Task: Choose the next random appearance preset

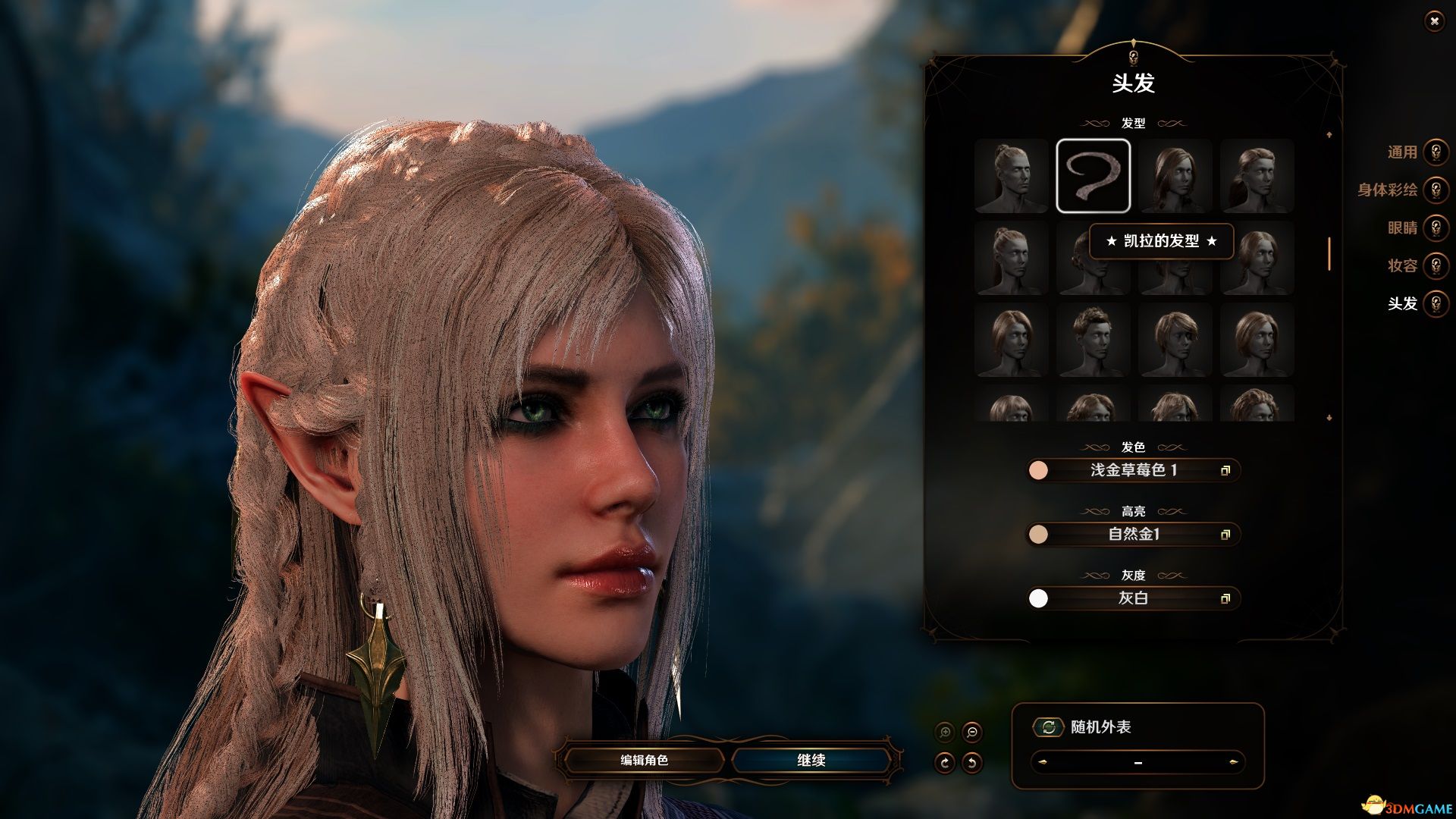Action: (1234, 762)
